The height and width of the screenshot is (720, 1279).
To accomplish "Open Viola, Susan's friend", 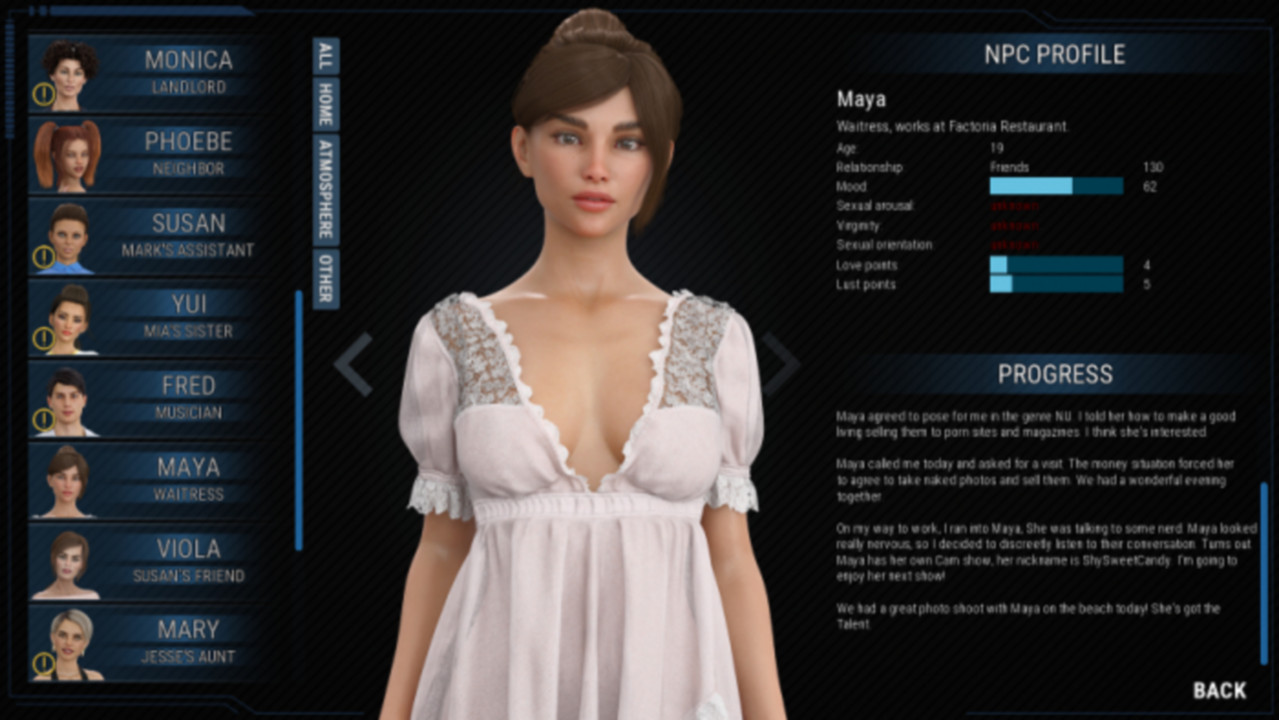I will [x=150, y=561].
